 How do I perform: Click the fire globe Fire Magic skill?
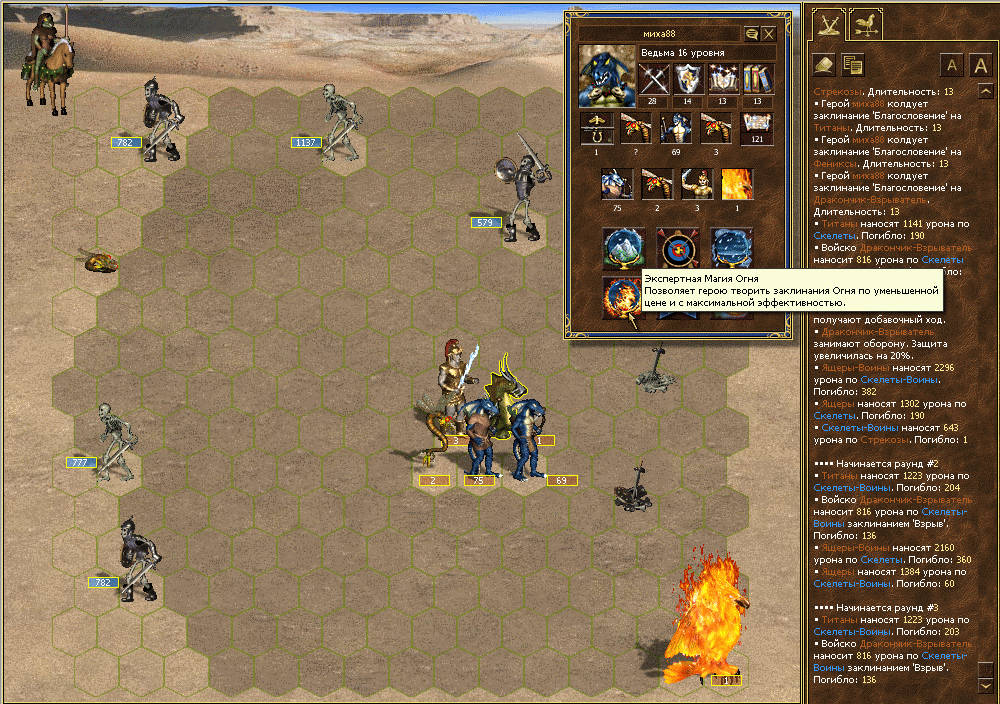[621, 297]
